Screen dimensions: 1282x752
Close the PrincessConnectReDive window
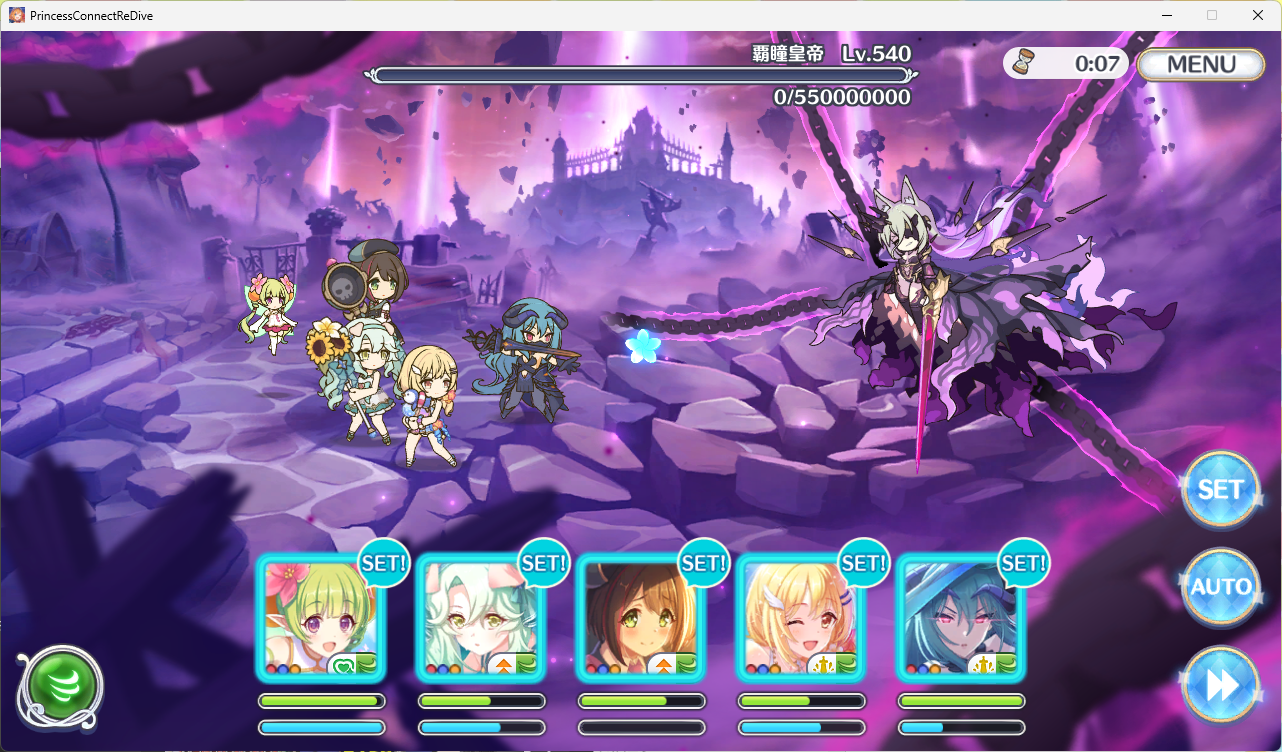pyautogui.click(x=1258, y=15)
